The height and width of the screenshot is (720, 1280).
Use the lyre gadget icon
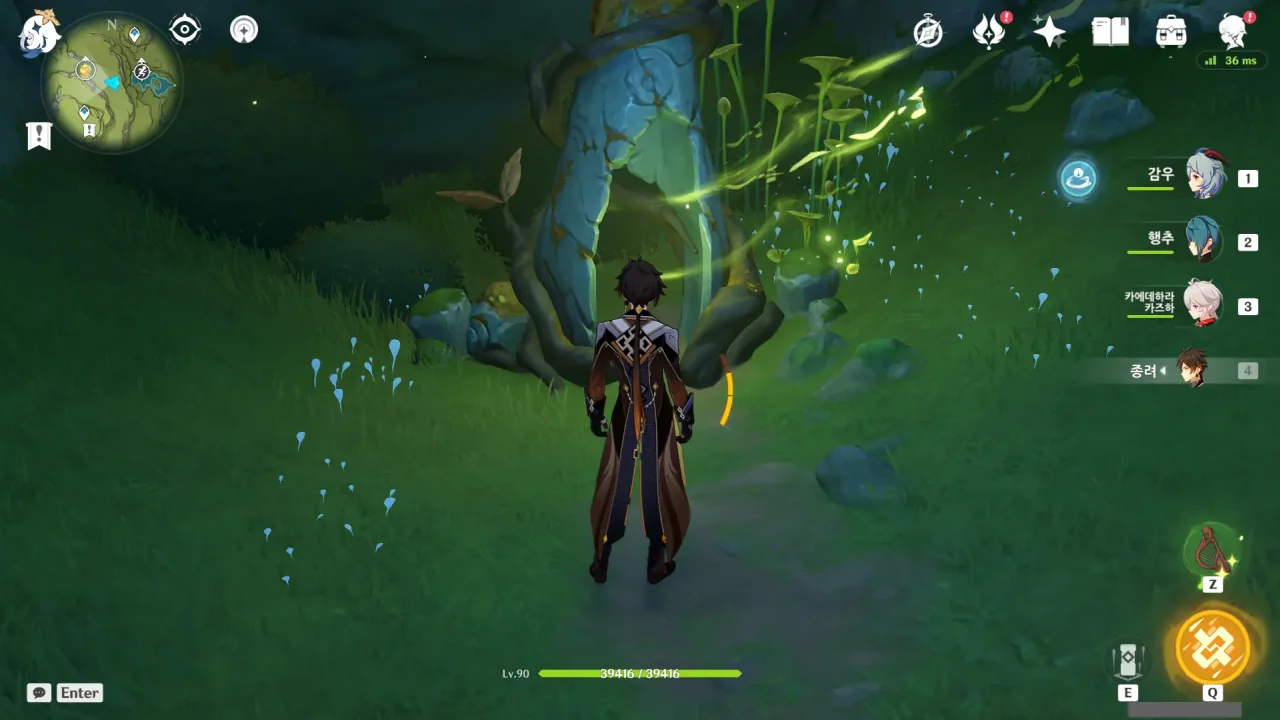point(1212,549)
